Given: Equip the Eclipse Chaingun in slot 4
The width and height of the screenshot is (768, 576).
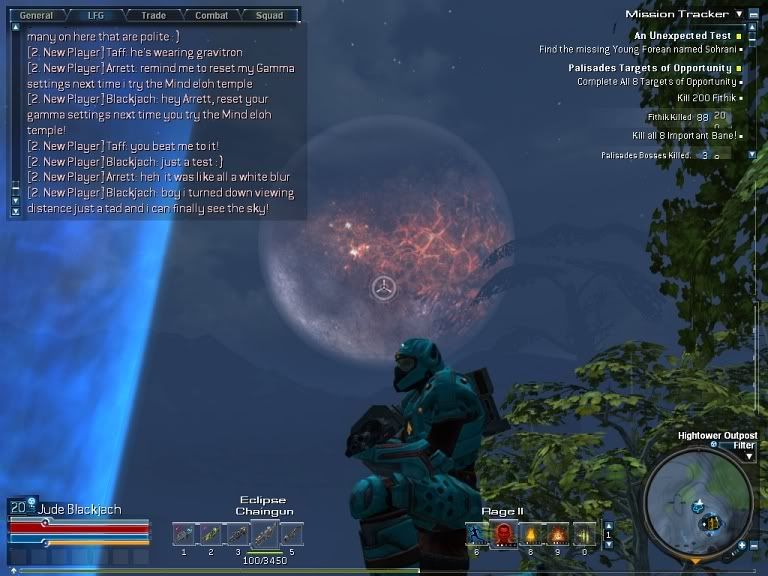Looking at the screenshot, I should [x=263, y=534].
